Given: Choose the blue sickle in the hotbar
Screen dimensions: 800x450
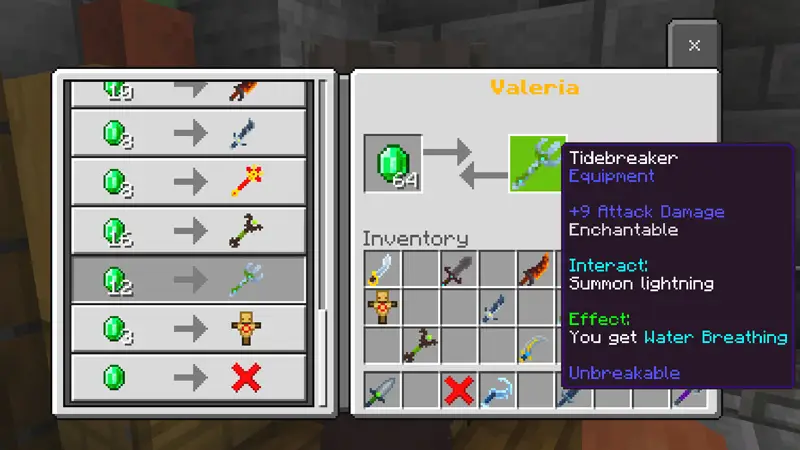Looking at the screenshot, I should [x=496, y=389].
